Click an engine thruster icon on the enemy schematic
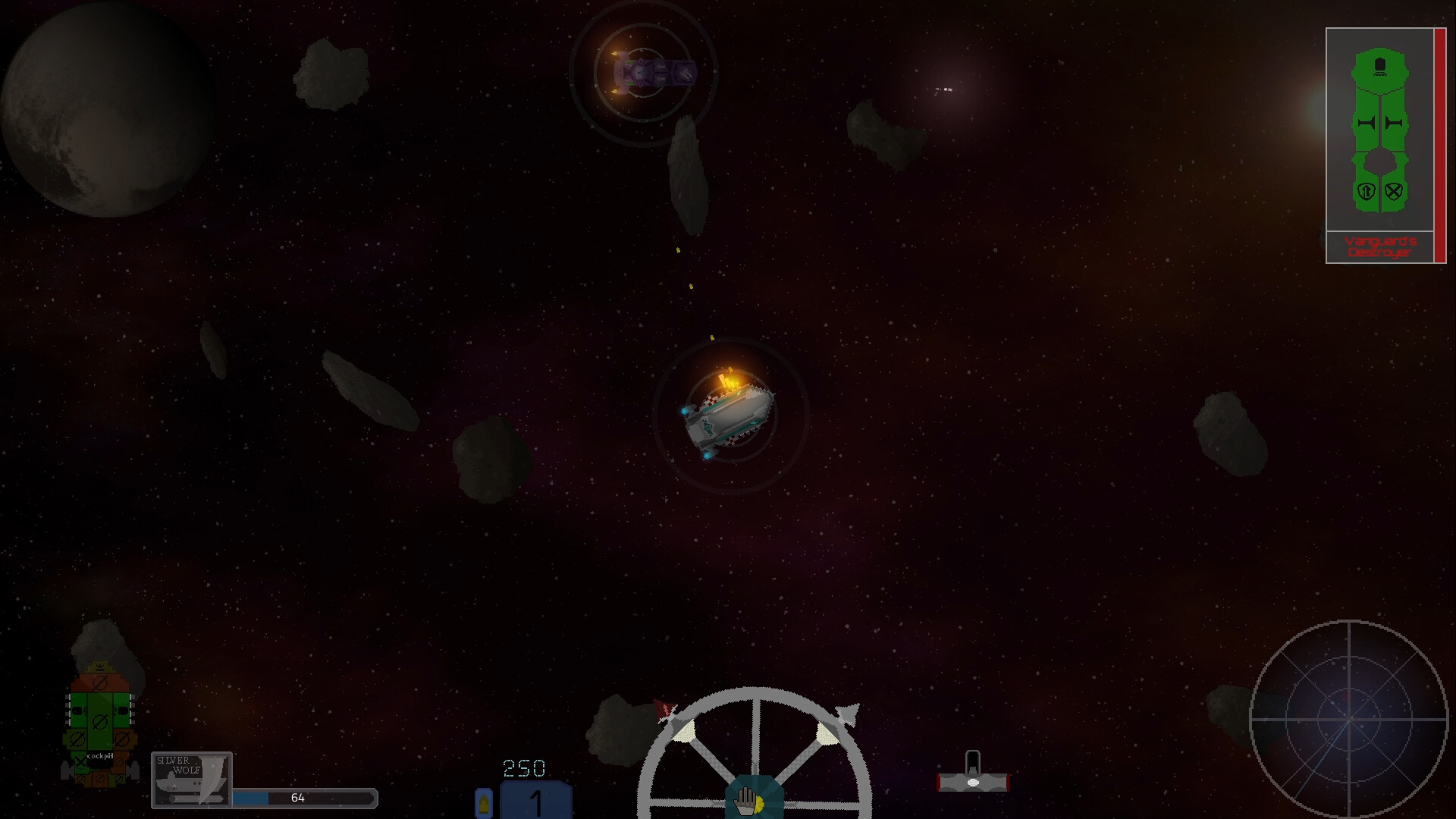The width and height of the screenshot is (1456, 819). pos(1367,123)
